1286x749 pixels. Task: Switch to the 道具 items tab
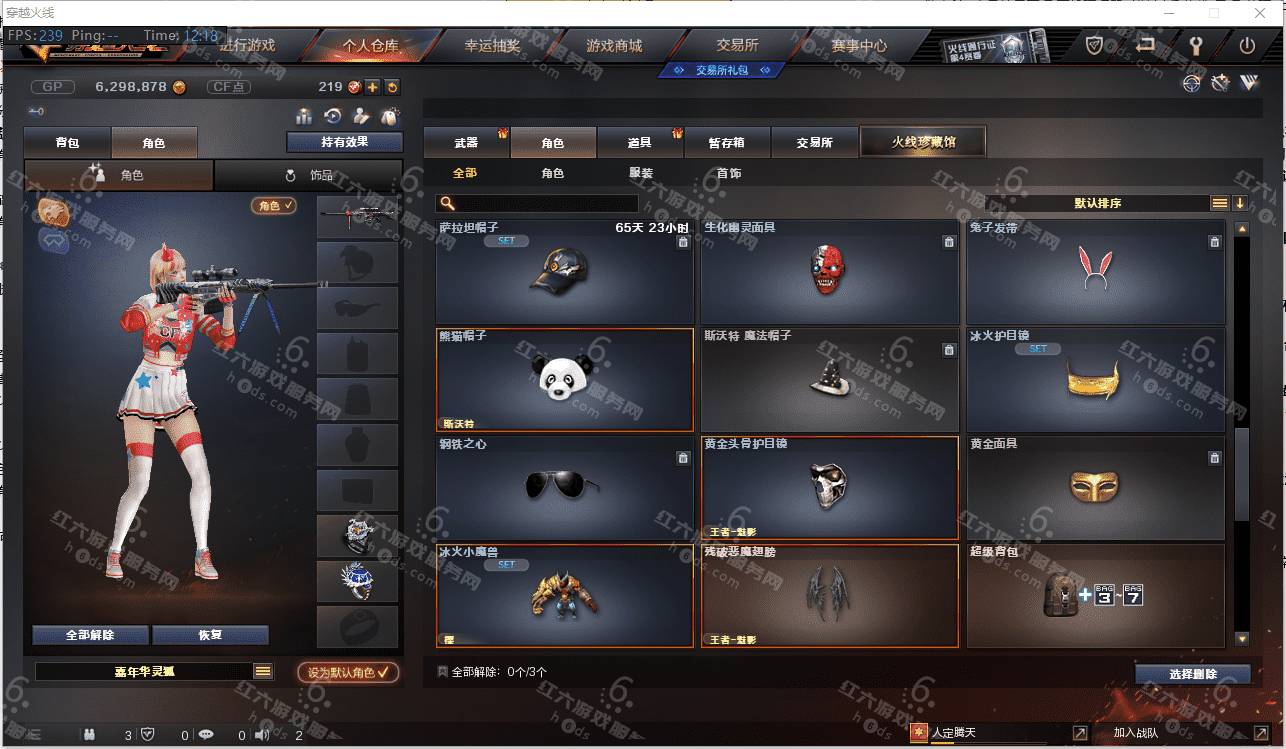(x=639, y=143)
